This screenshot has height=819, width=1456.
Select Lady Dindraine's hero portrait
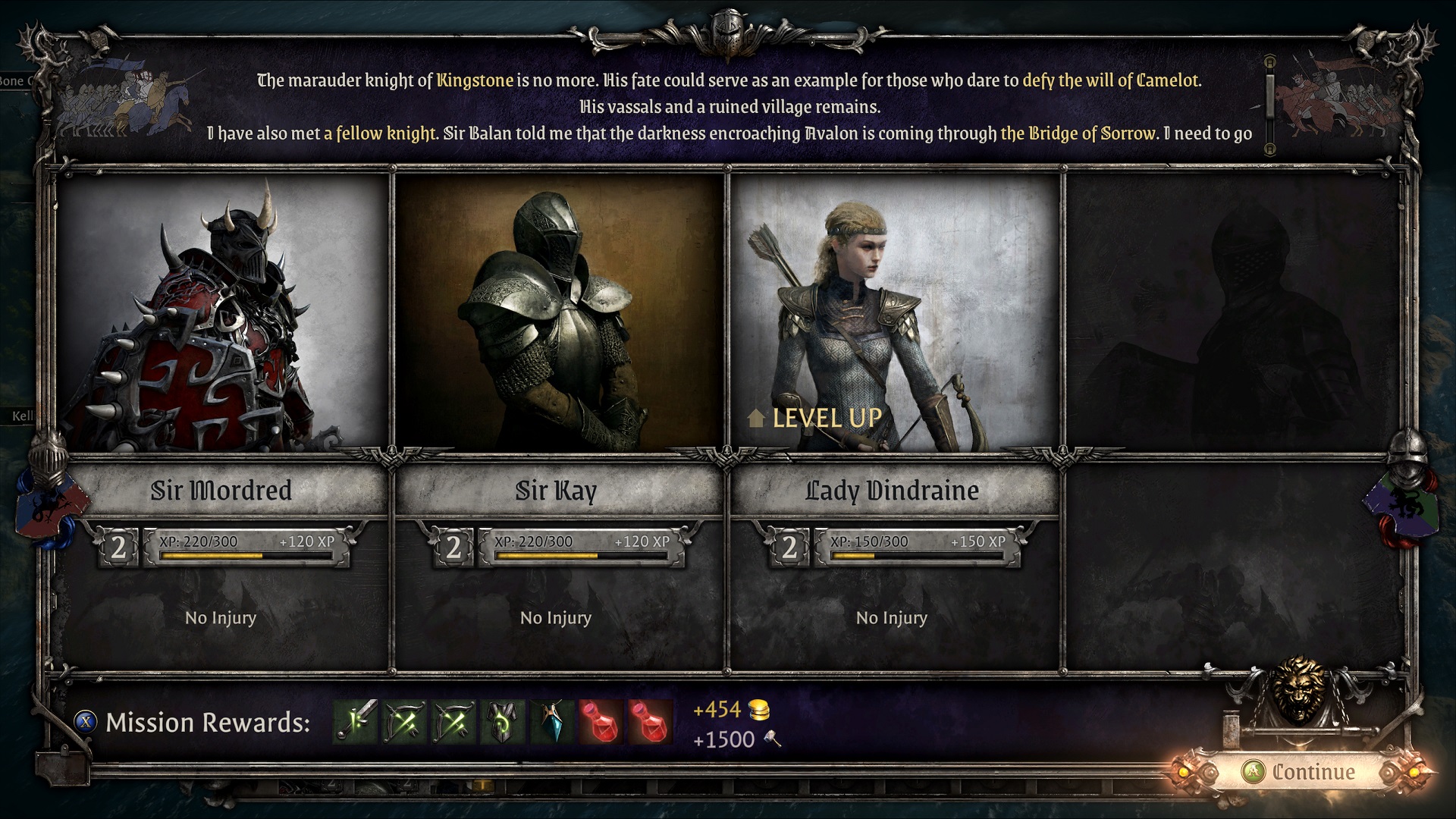(x=894, y=313)
